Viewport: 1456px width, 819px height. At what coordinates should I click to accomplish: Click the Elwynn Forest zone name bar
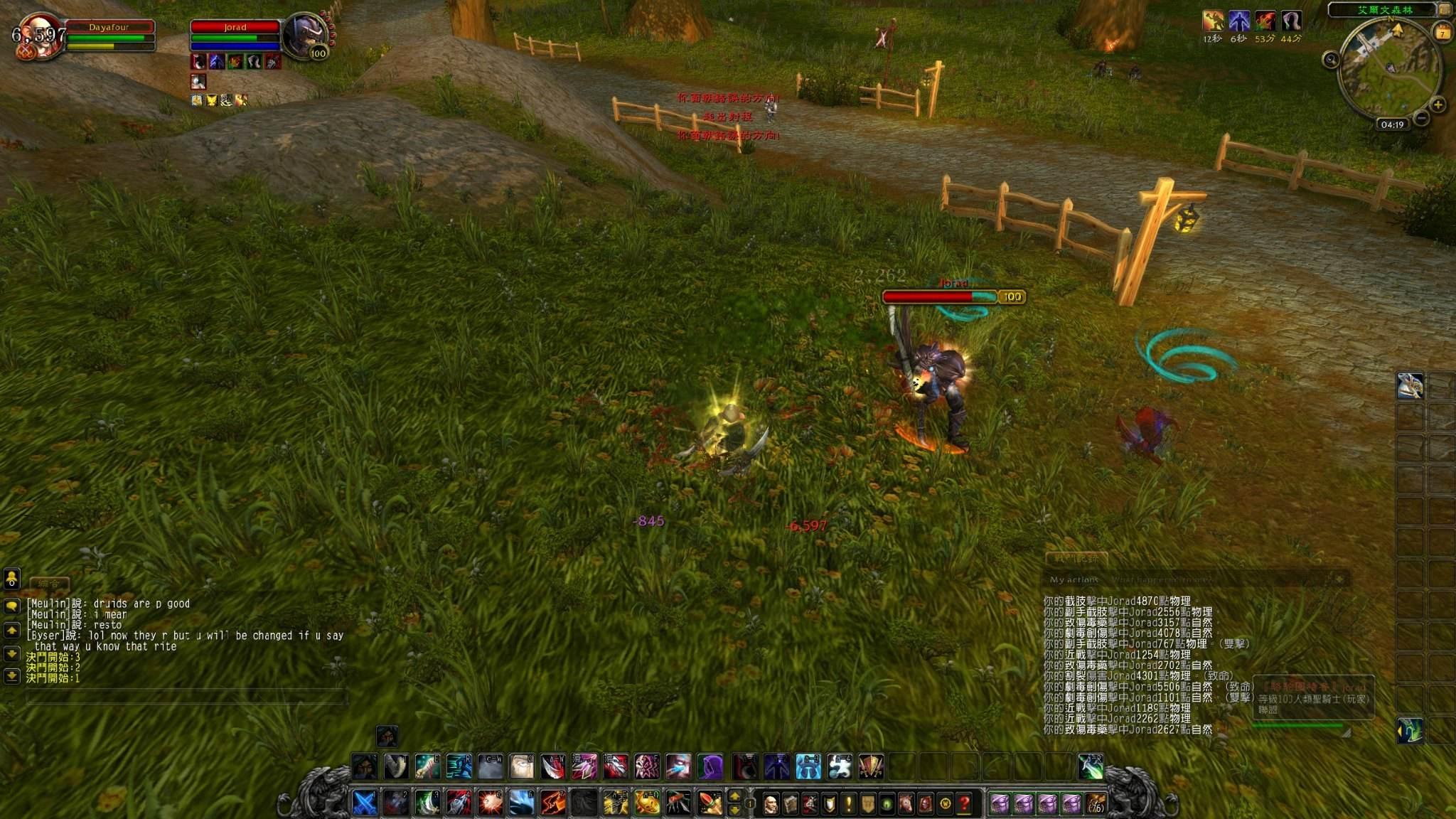click(1384, 10)
